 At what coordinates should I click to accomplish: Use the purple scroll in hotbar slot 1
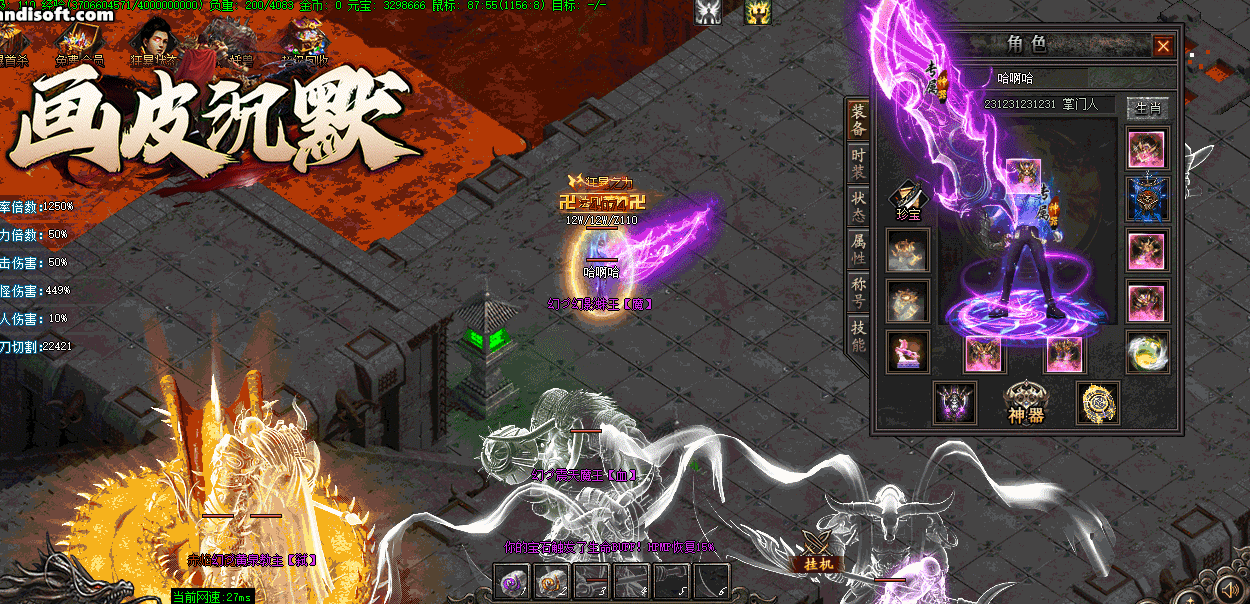[x=513, y=582]
